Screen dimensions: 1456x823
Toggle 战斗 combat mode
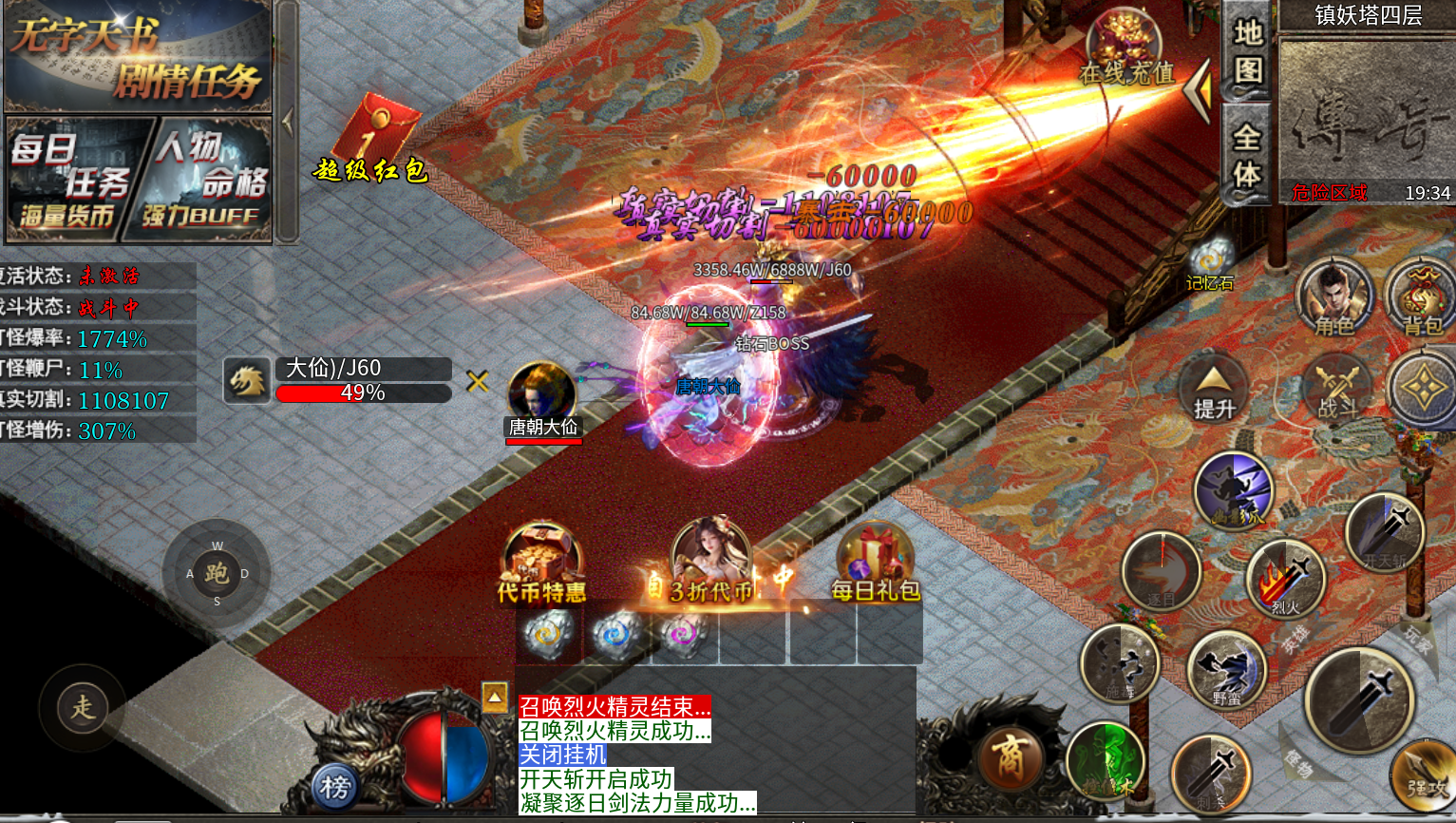[1337, 390]
